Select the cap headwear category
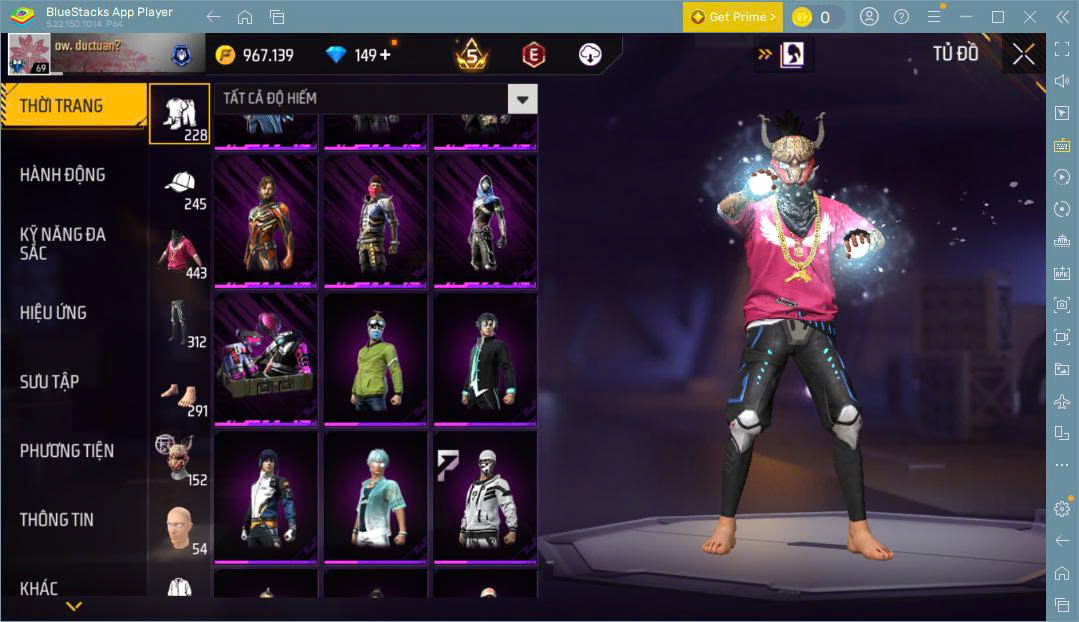Viewport: 1079px width, 622px height. (x=180, y=186)
